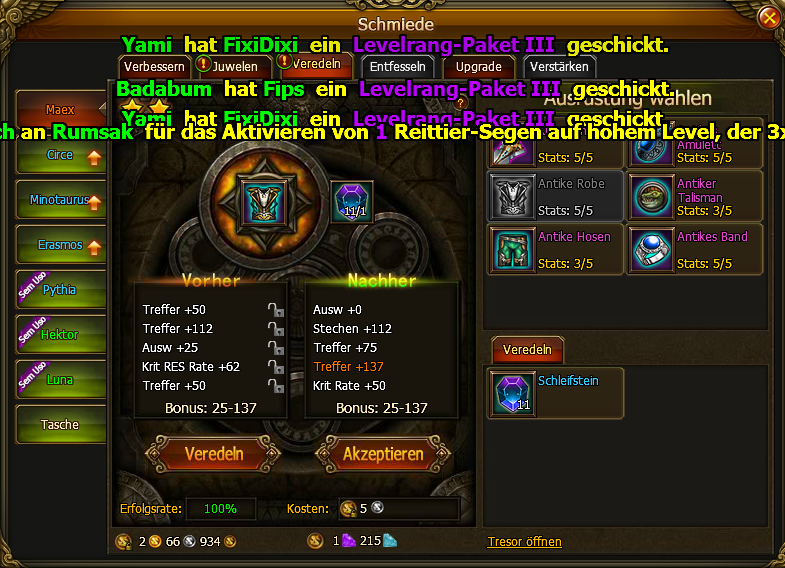
Task: Select the Antike Robe equipment
Action: pyautogui.click(x=553, y=196)
